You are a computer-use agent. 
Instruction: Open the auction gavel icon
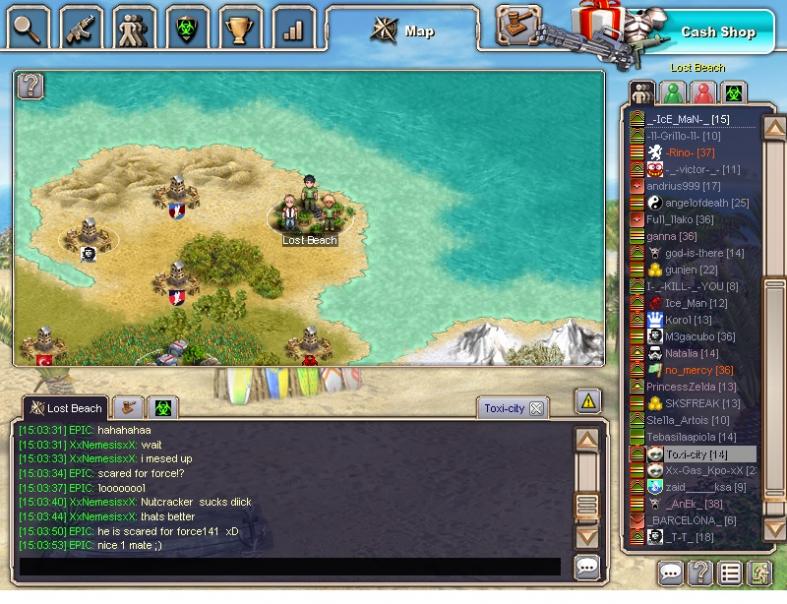click(519, 23)
